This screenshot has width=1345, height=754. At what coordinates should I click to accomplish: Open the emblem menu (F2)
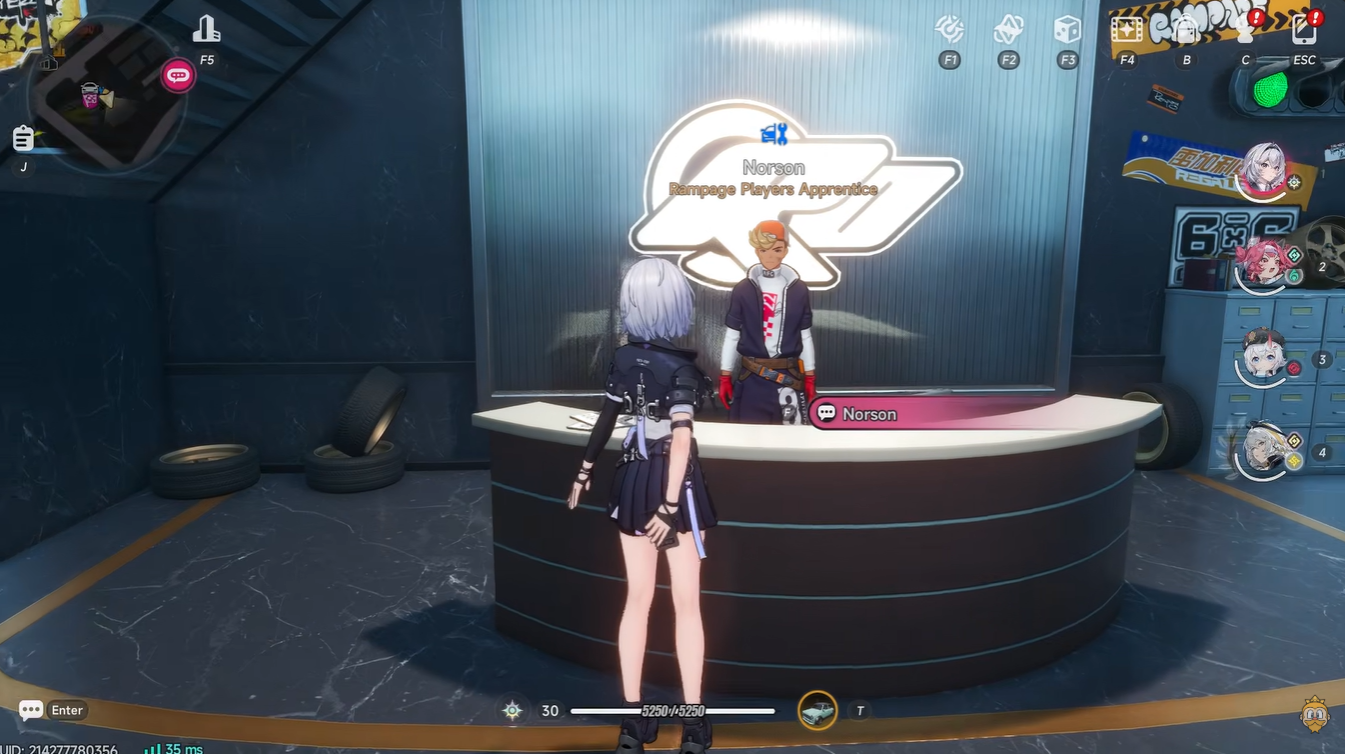point(1007,29)
